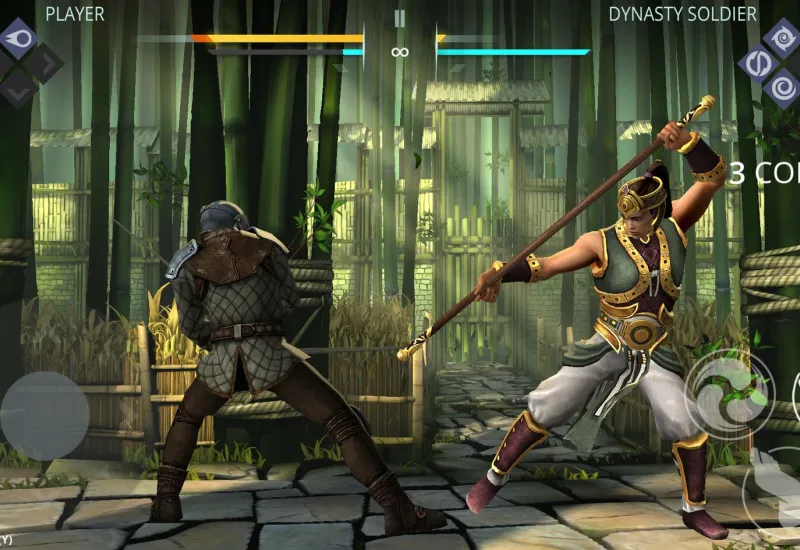
Task: Pause the fight with the pause button
Action: coord(400,18)
